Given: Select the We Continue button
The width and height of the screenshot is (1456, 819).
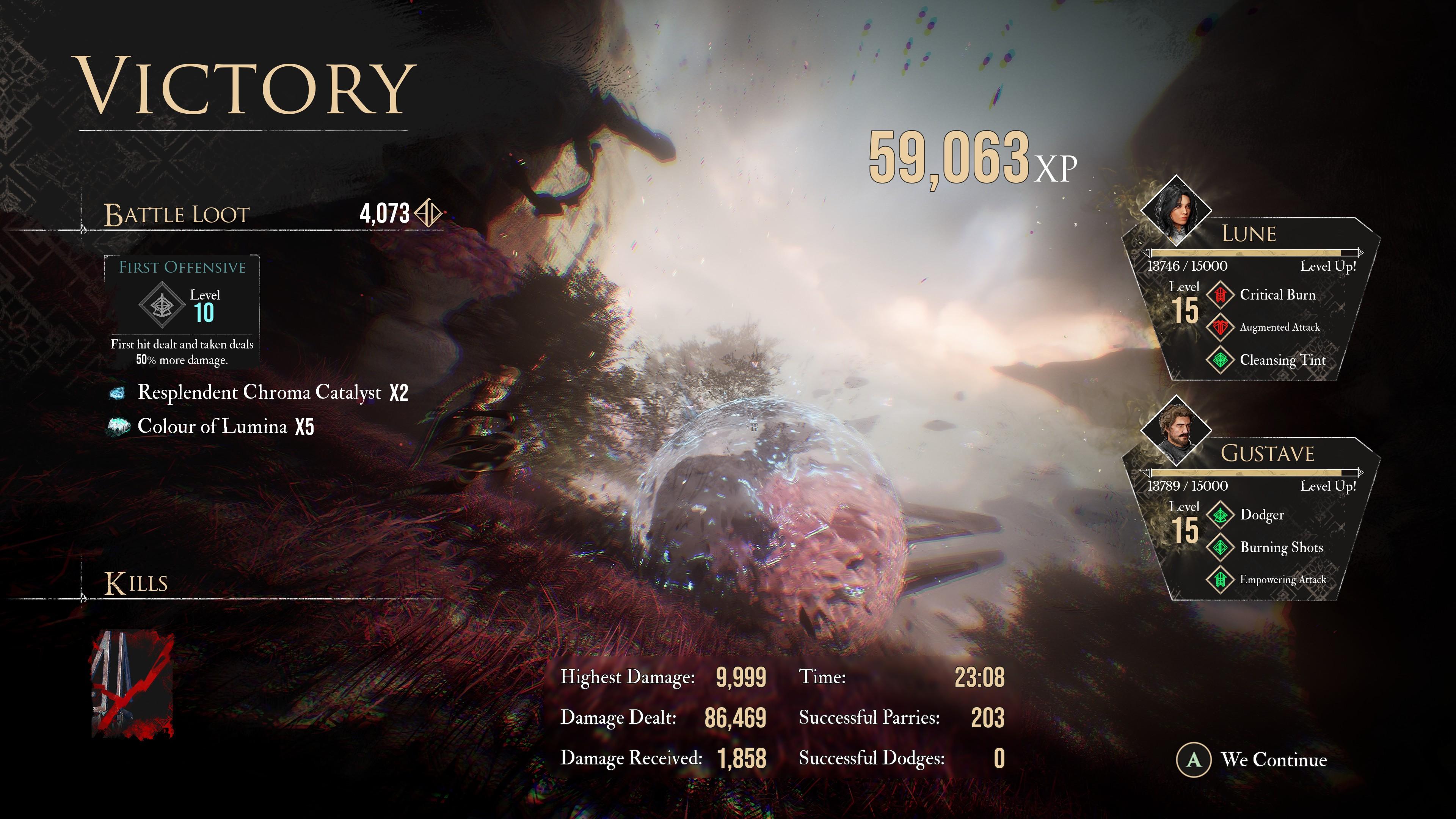Looking at the screenshot, I should point(1251,759).
